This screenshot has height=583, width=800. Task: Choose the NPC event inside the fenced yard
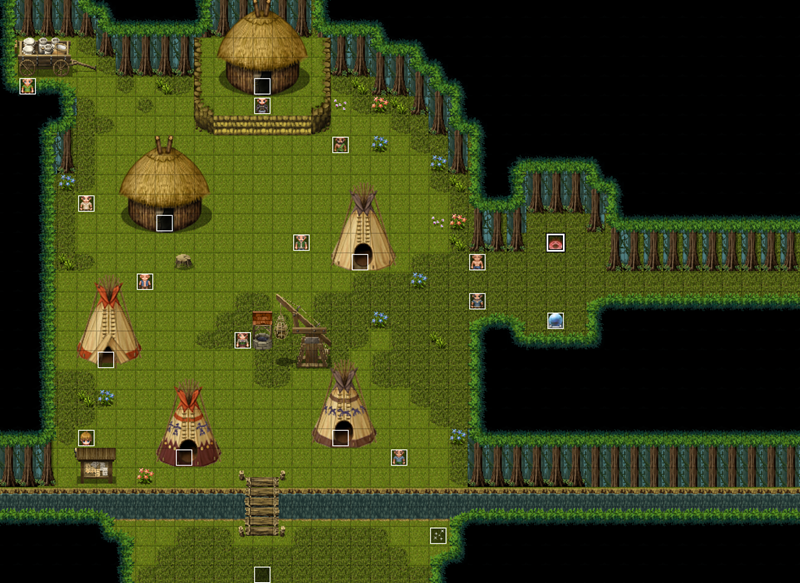(x=262, y=105)
